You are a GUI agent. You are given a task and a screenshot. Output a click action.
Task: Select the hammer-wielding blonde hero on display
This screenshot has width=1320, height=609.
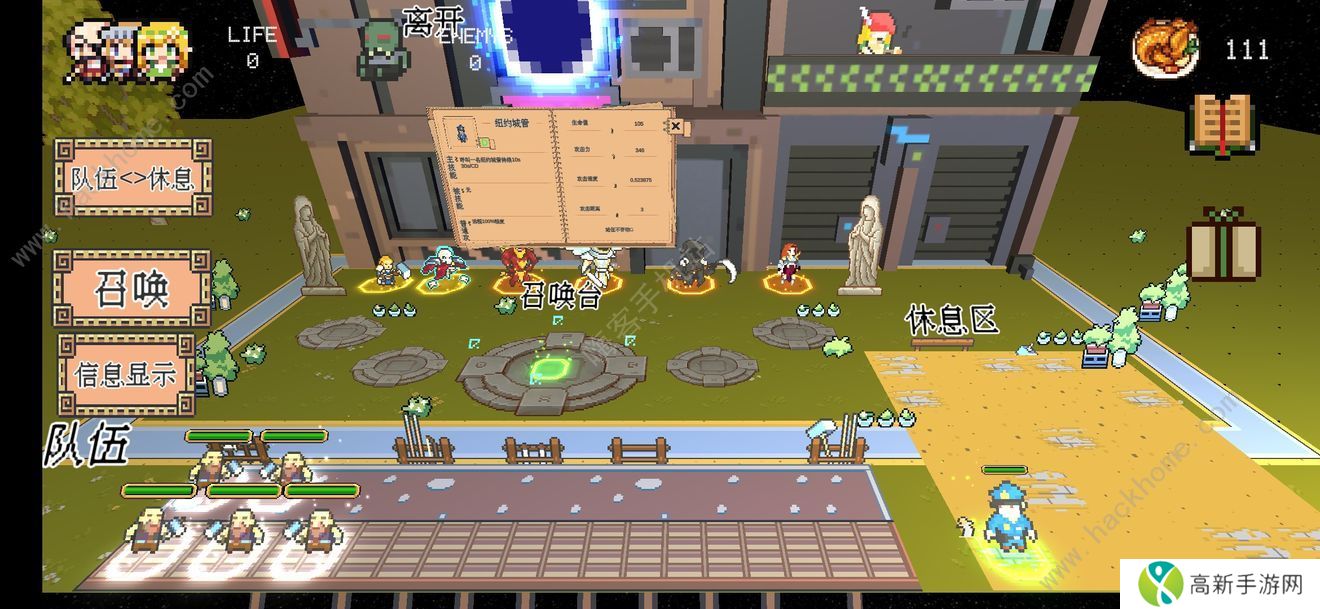point(385,271)
